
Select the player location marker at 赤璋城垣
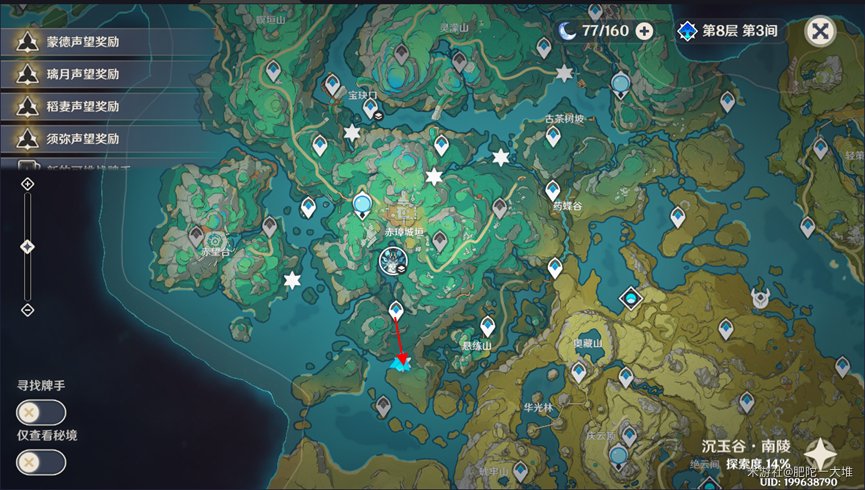click(x=391, y=262)
